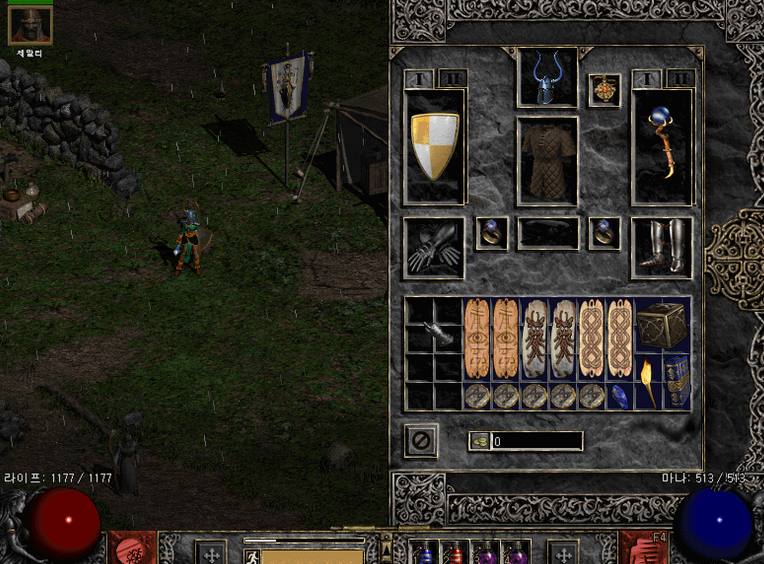
Task: Select the mercenary portrait
Action: click(x=29, y=25)
